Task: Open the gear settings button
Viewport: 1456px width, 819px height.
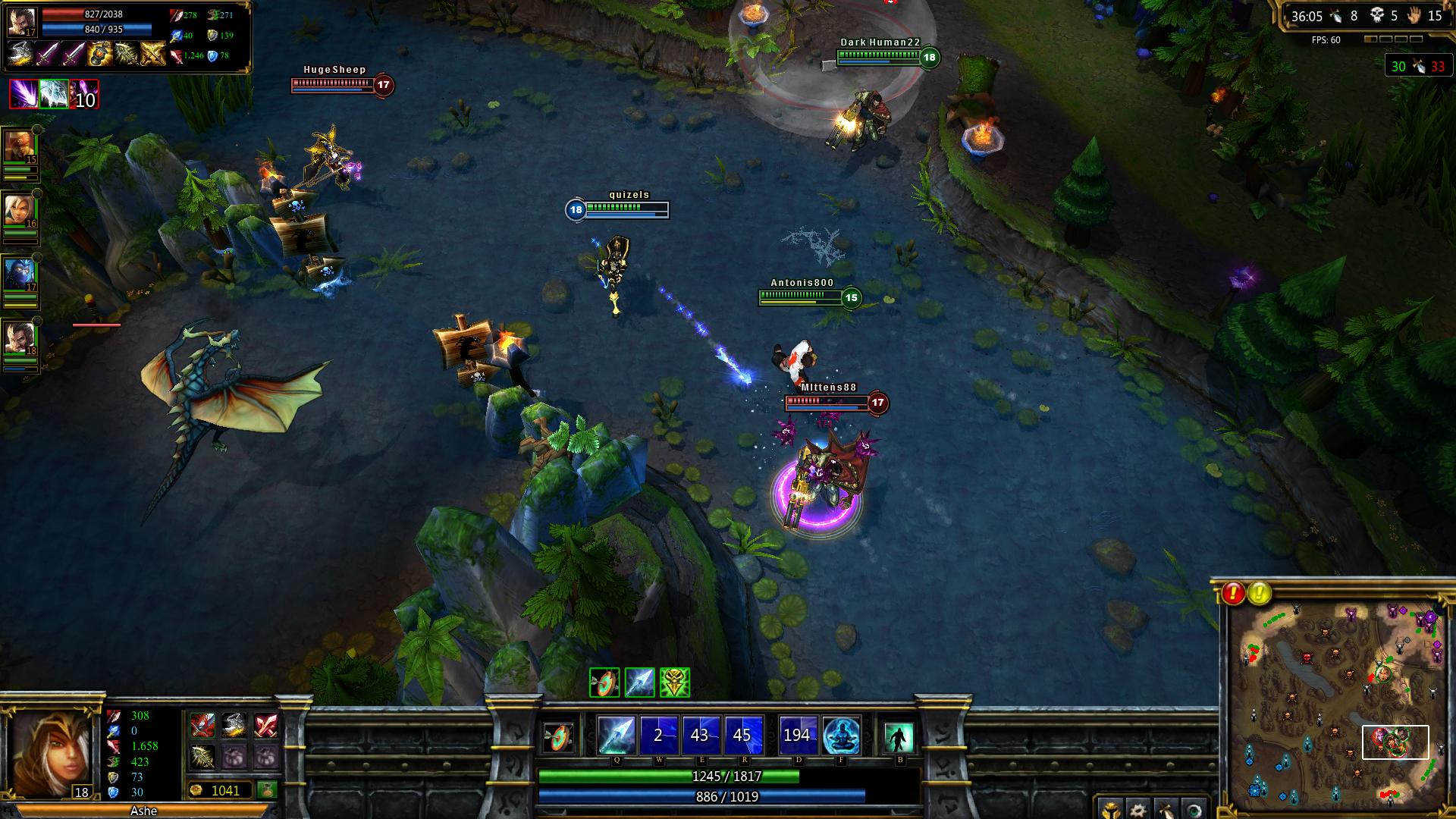Action: 1137,808
